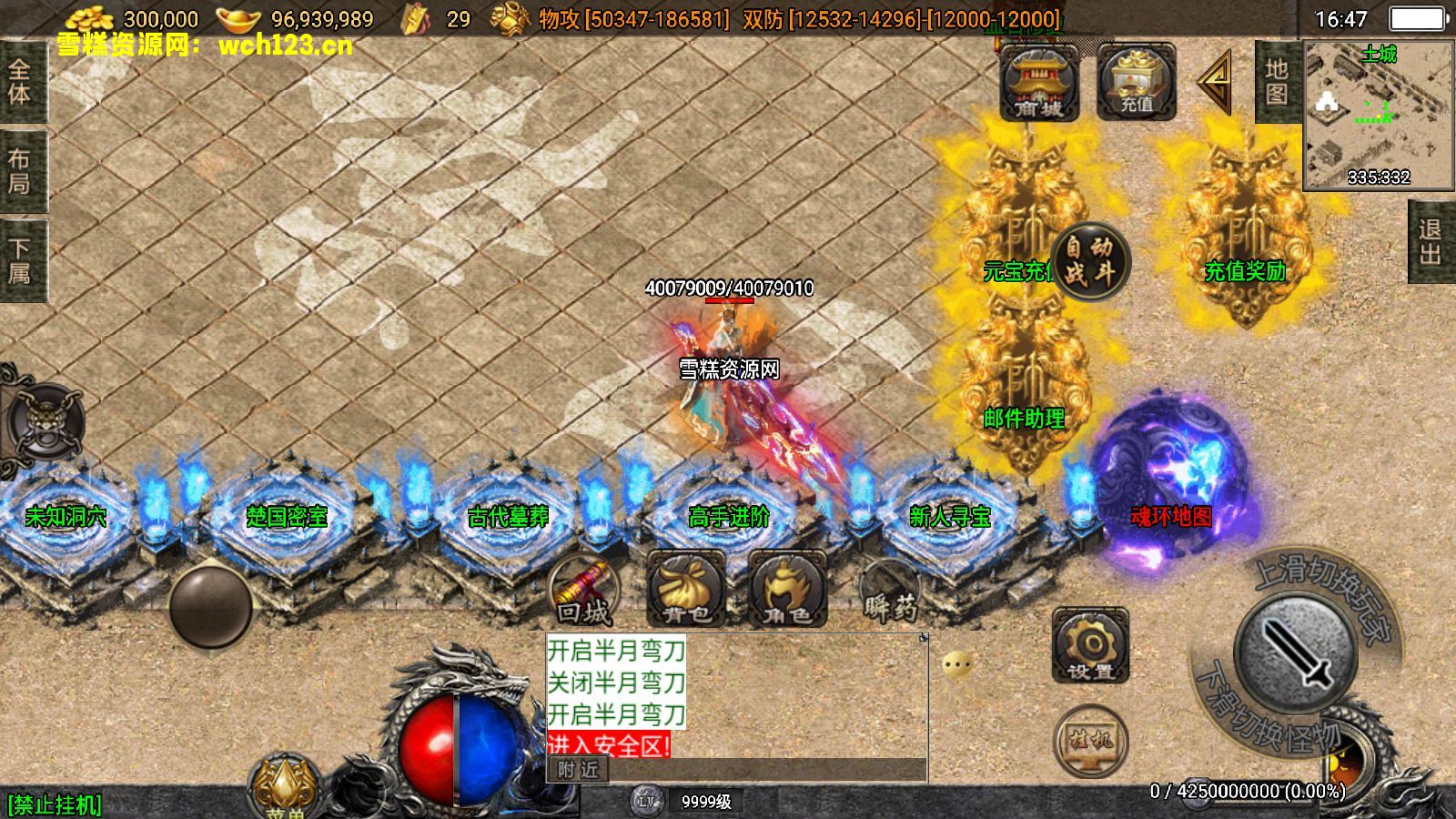Switch chat to the 附近 channel
The width and height of the screenshot is (1456, 819).
579,770
